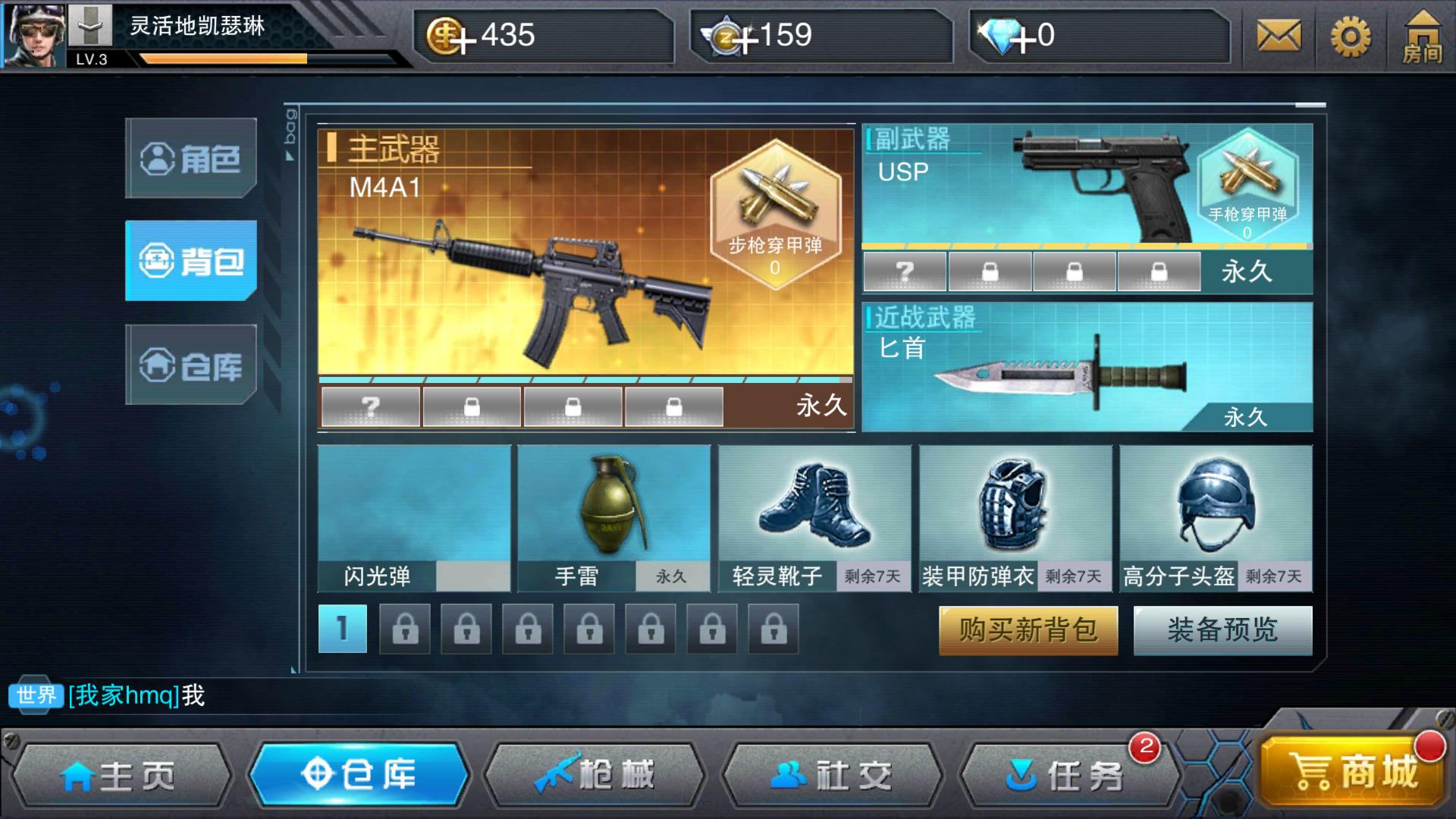Open the gear settings icon
This screenshot has height=819, width=1456.
pyautogui.click(x=1351, y=36)
